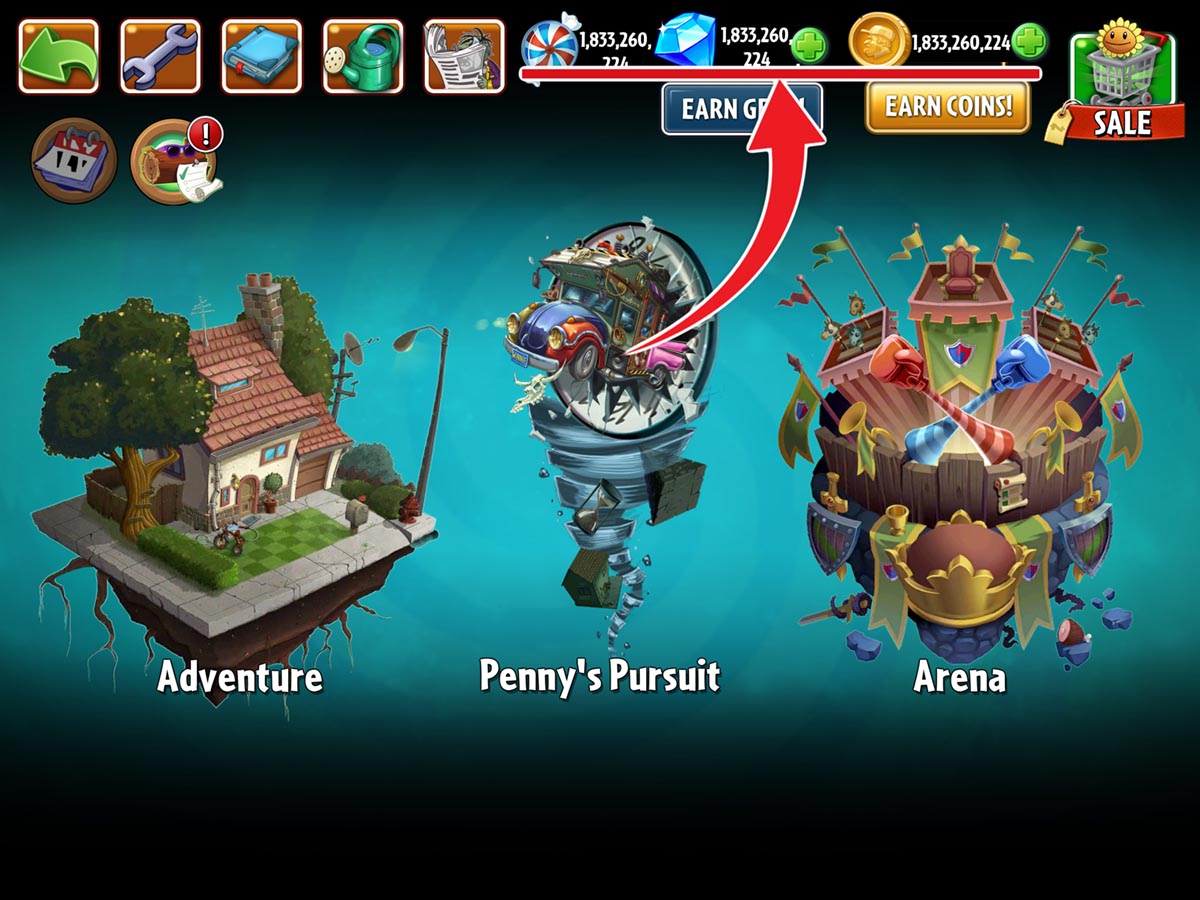Click the Earn Coins! button
The height and width of the screenshot is (900, 1200).
click(947, 106)
